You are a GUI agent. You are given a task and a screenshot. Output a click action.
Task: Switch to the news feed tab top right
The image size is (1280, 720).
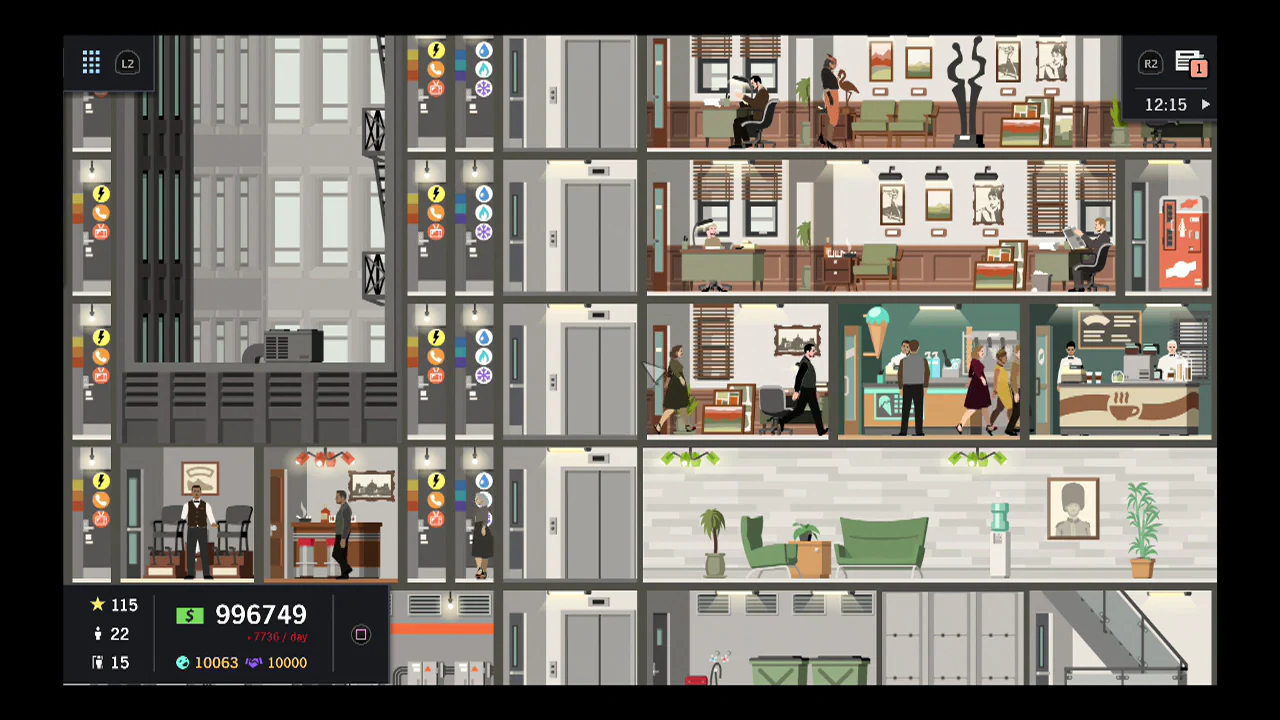[1185, 60]
